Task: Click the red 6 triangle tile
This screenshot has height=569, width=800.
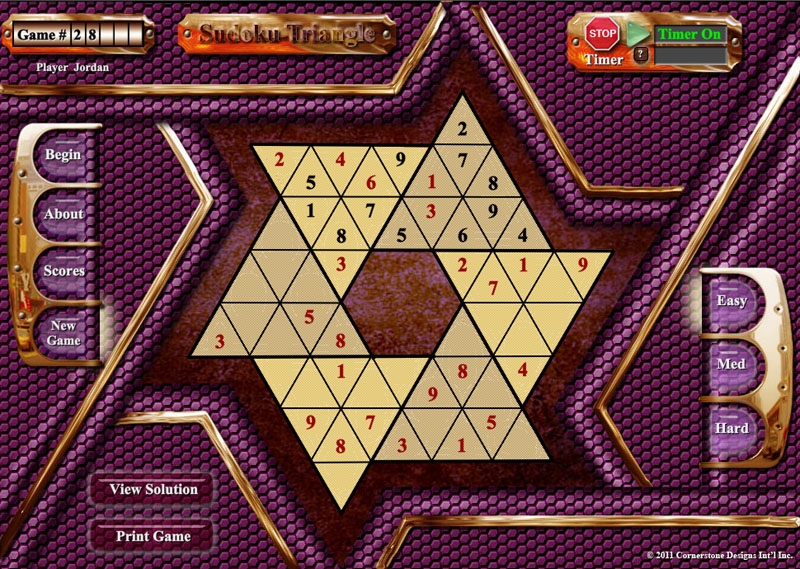Action: pos(370,183)
